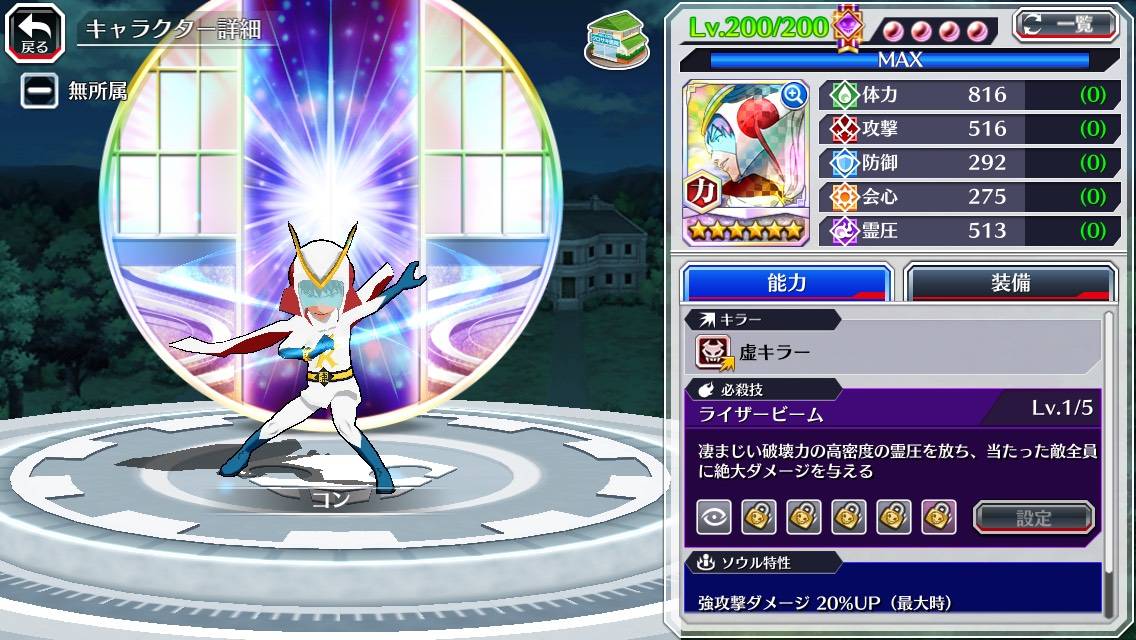Click the 設定 button for the special move

[1034, 517]
